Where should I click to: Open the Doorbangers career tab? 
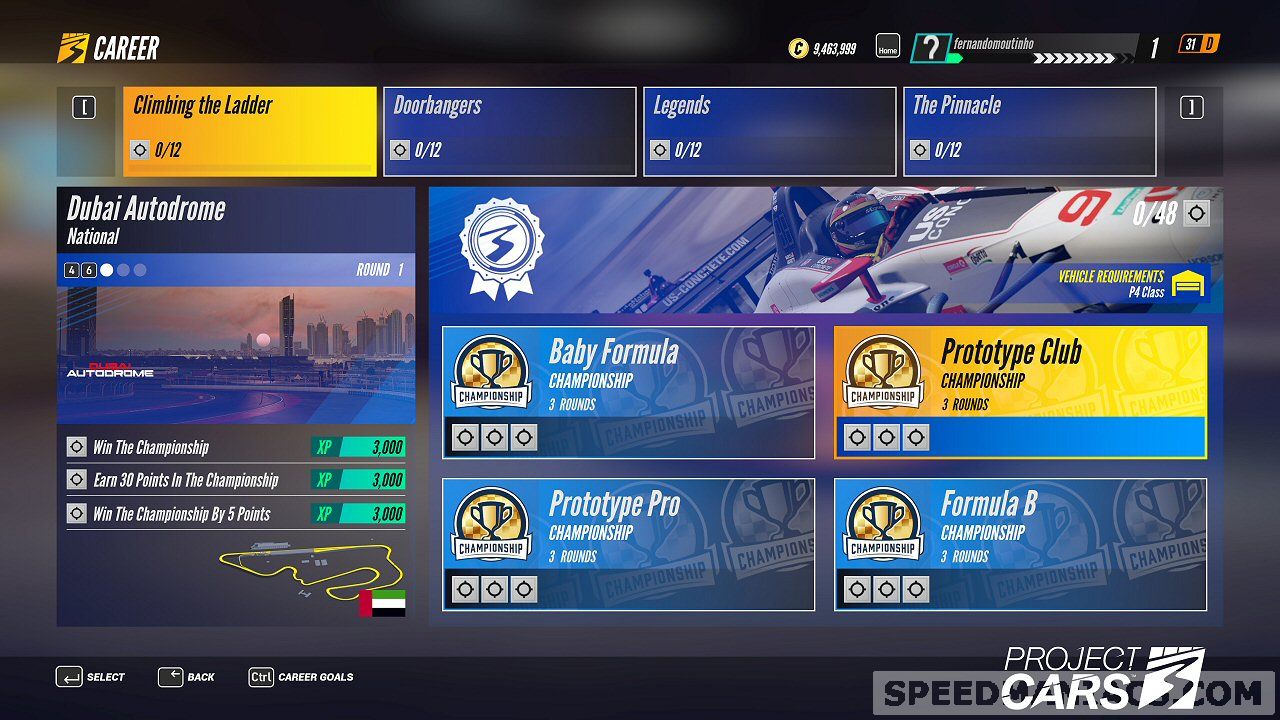pos(509,131)
